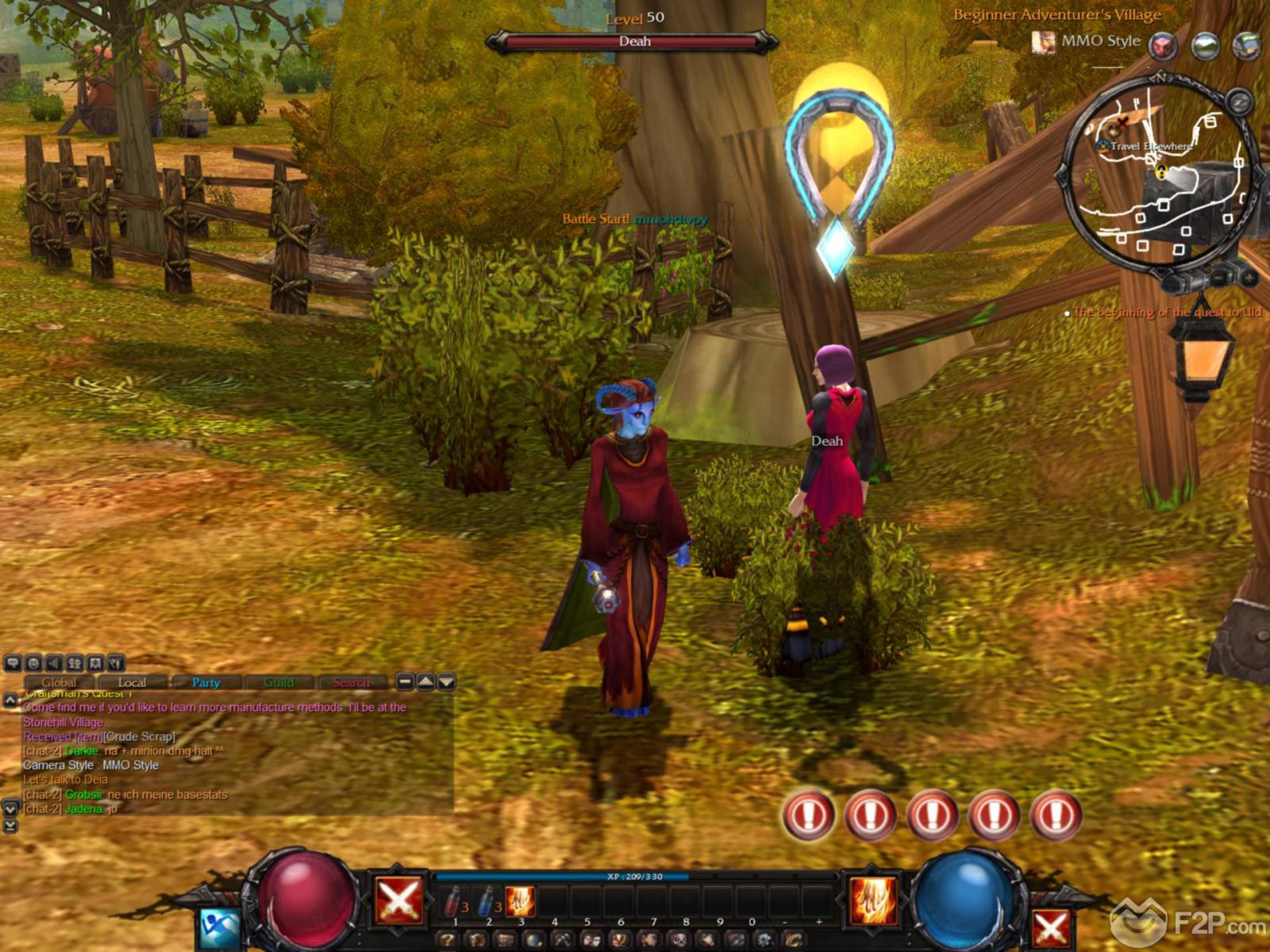Open the quest tracker entry about Uld
Image resolution: width=1270 pixels, height=952 pixels.
tap(1167, 313)
